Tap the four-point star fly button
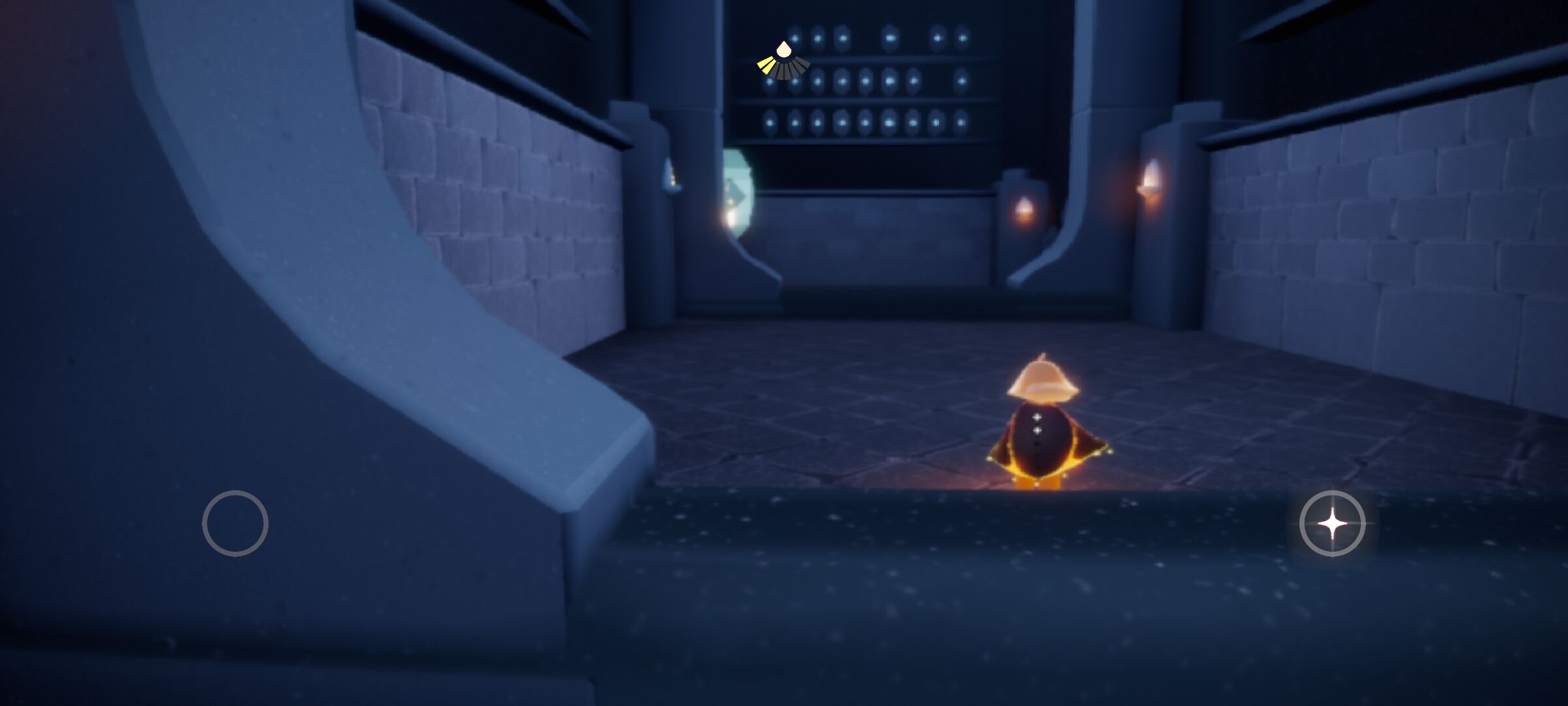Viewport: 1568px width, 706px height. pos(1332,524)
